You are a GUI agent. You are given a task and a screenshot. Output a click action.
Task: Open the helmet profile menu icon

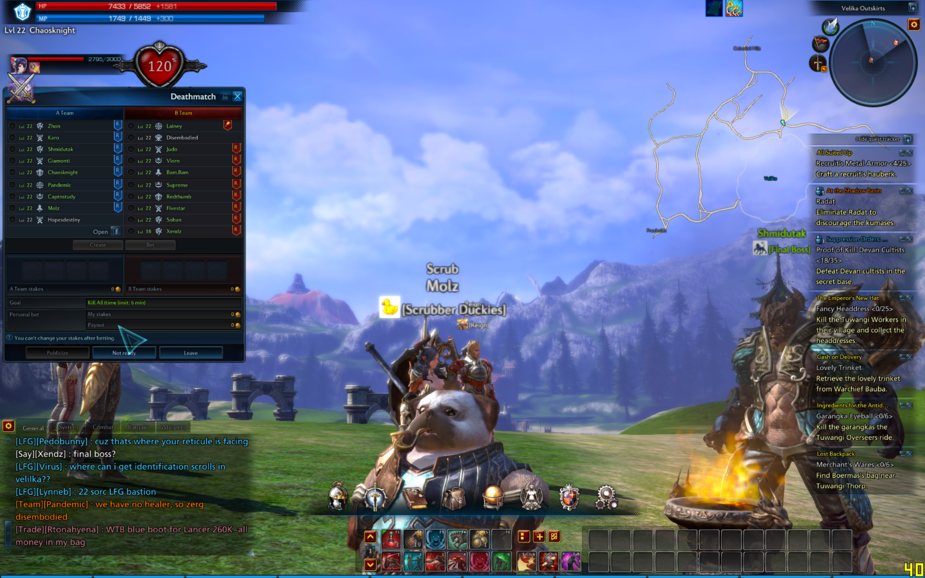tap(337, 495)
